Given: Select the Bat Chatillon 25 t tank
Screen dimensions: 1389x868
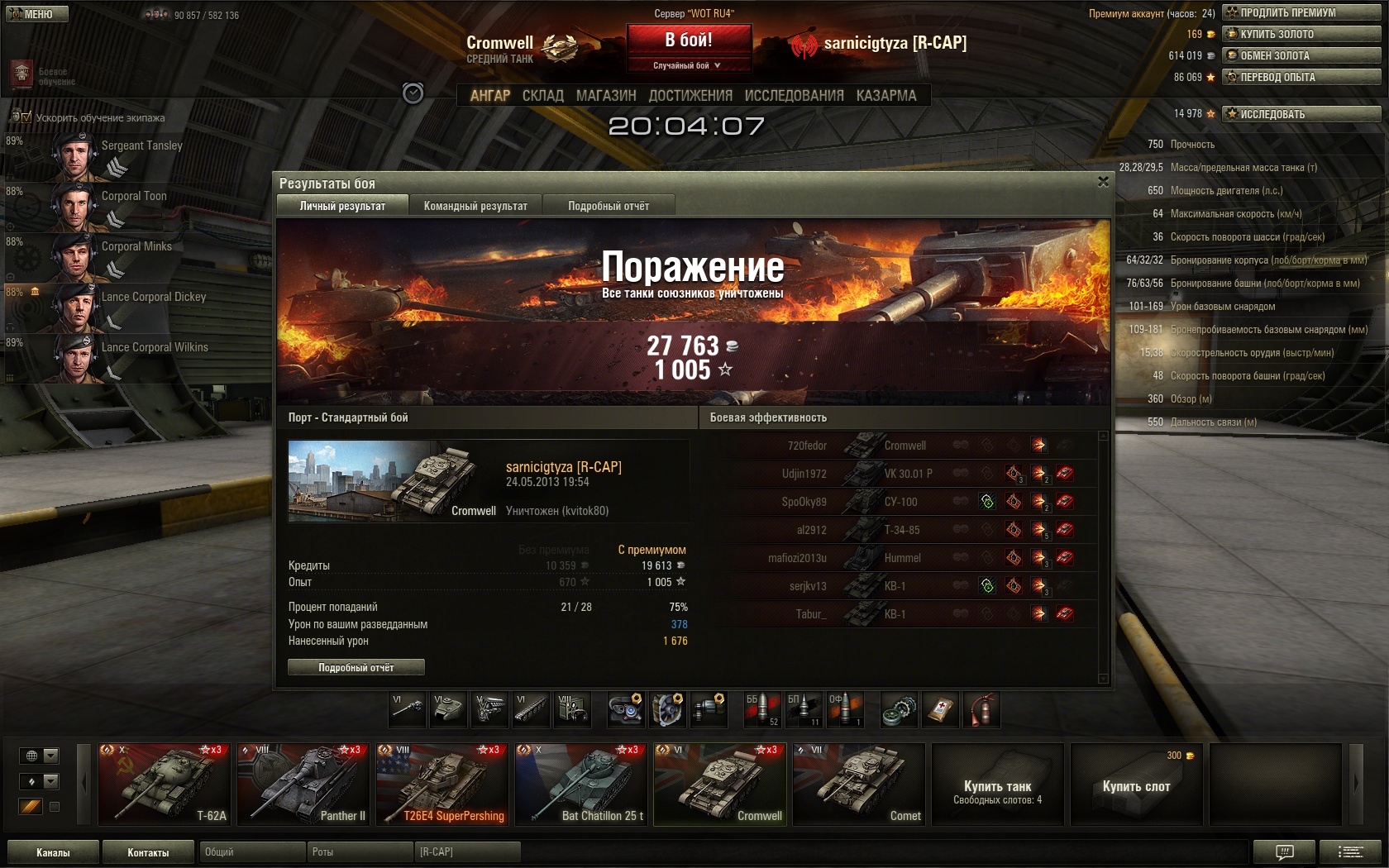Looking at the screenshot, I should point(580,784).
